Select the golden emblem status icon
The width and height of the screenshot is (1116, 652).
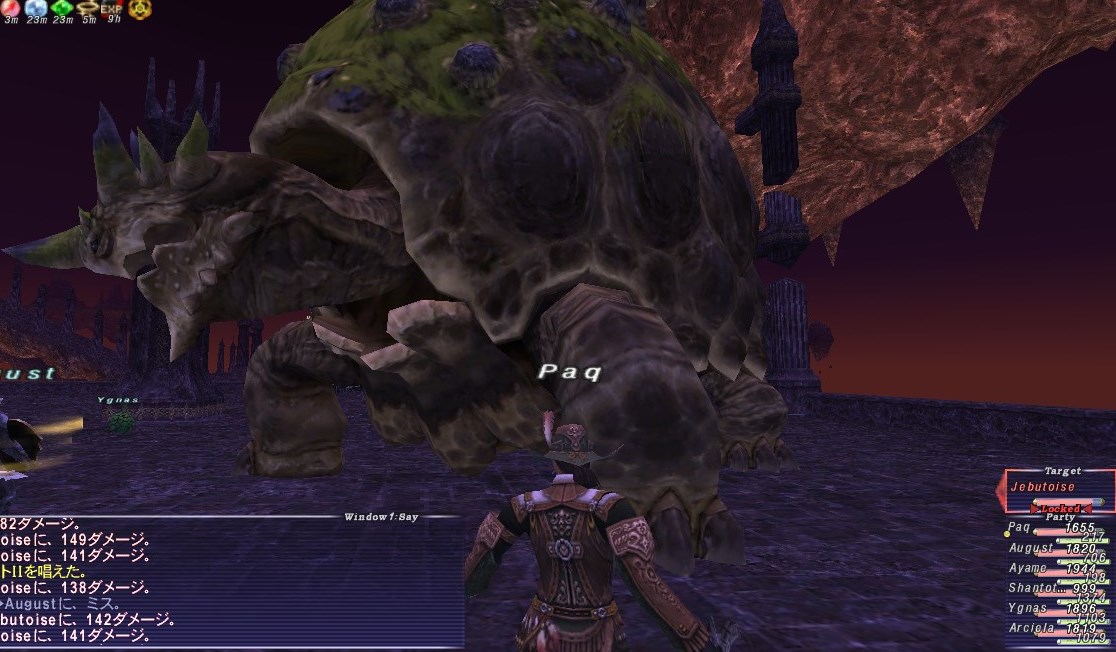coord(138,9)
